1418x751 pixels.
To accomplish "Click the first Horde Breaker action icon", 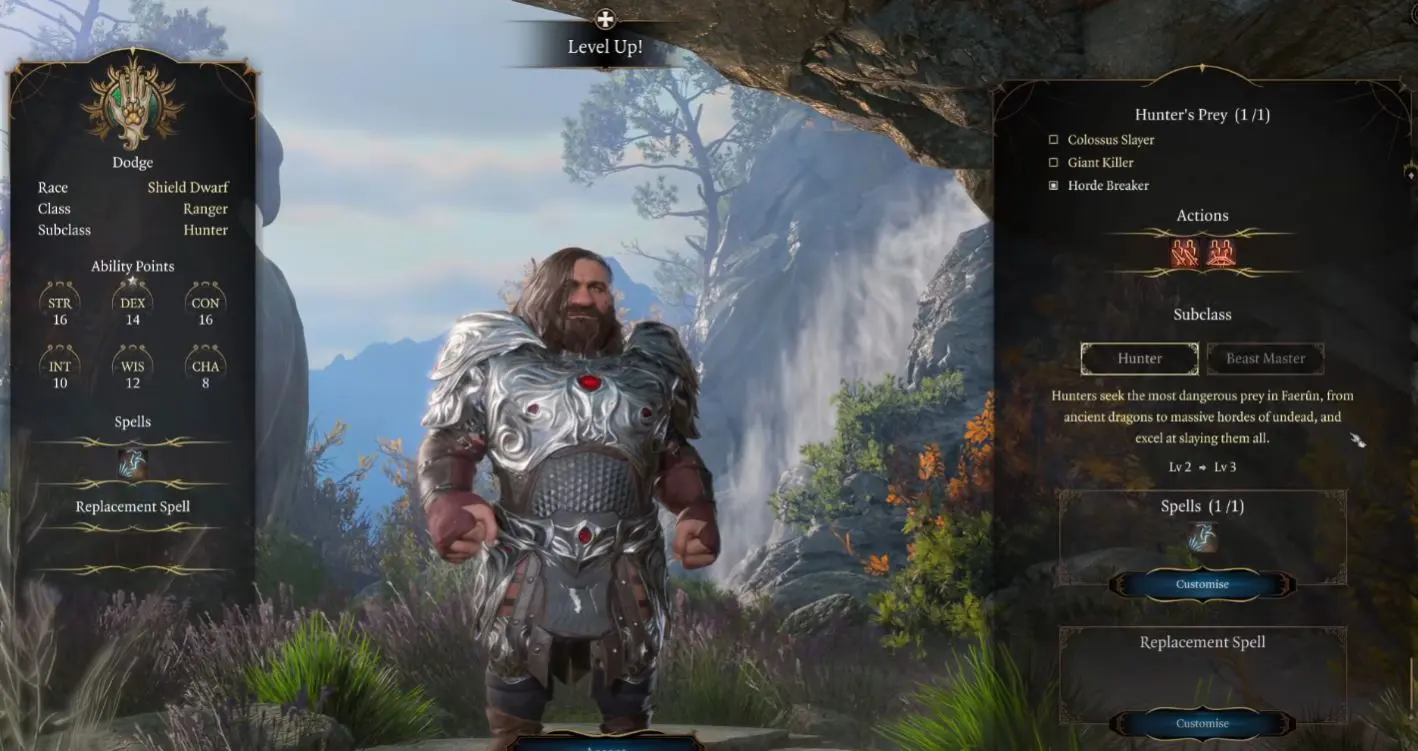I will (1184, 252).
